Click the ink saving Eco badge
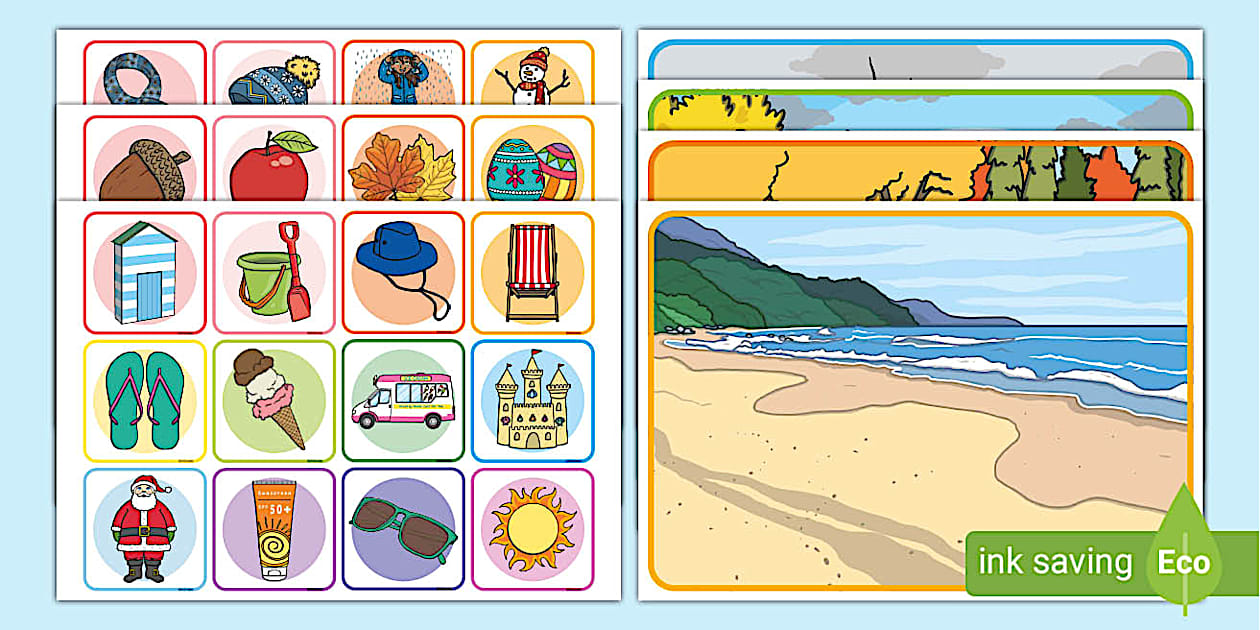 pyautogui.click(x=1090, y=562)
